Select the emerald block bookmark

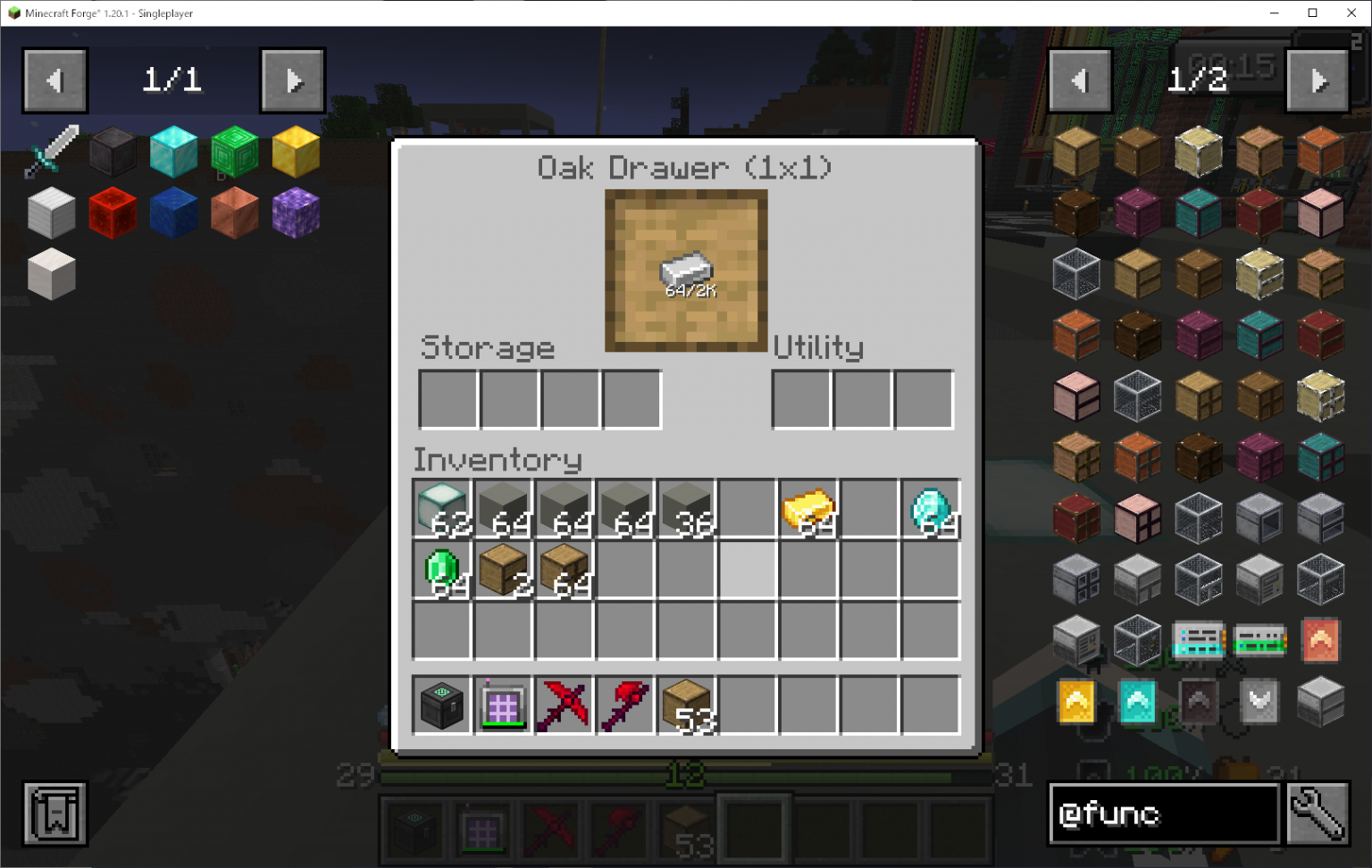point(234,151)
